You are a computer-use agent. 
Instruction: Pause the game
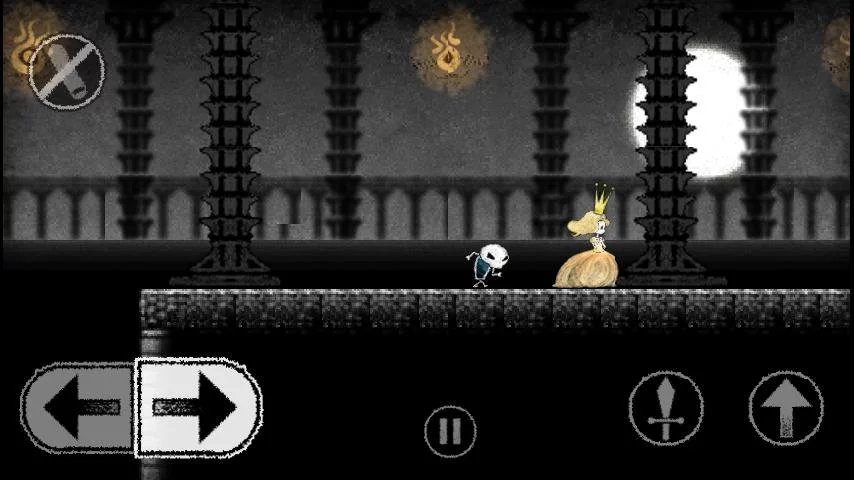point(450,431)
